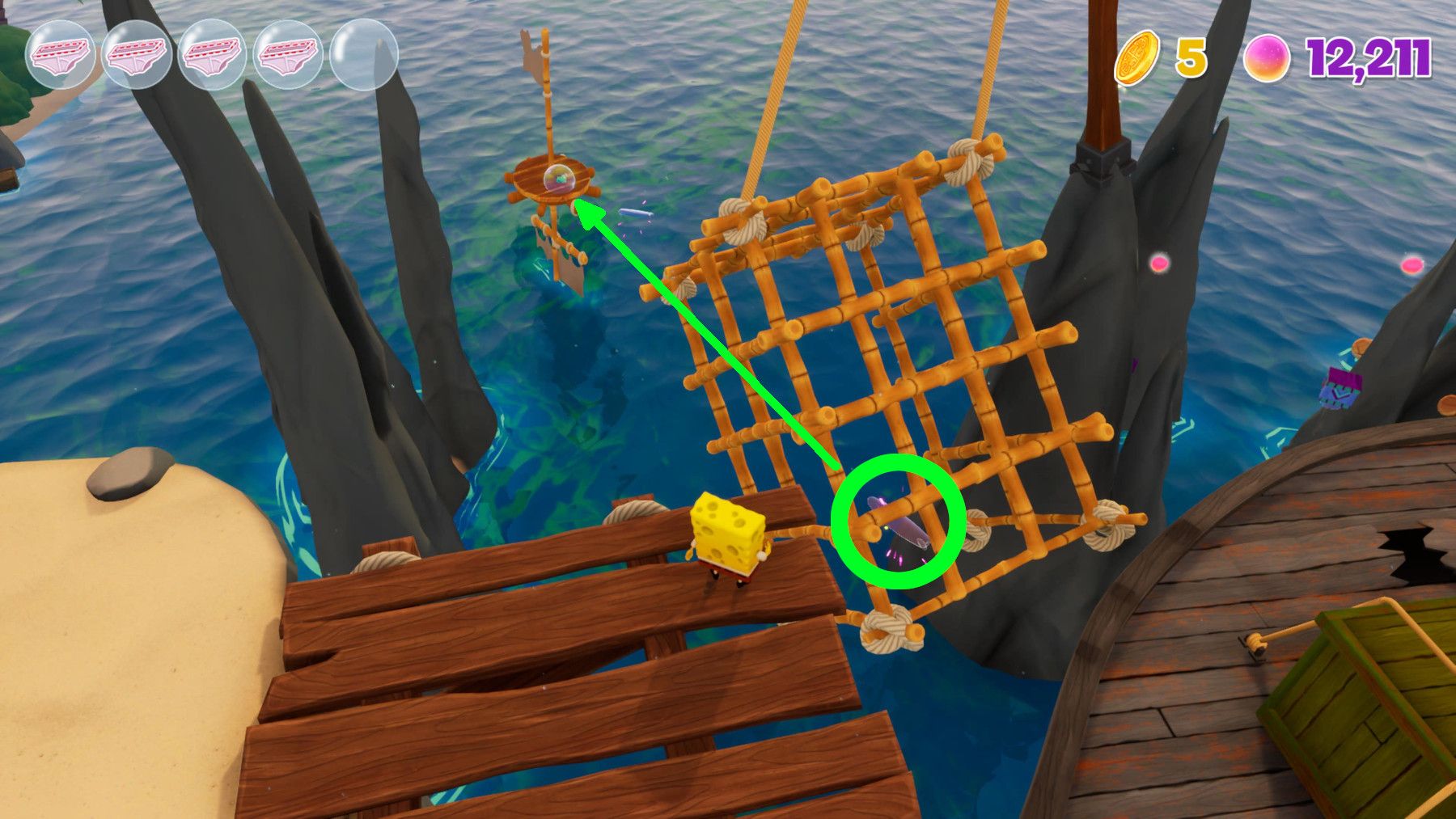Click the pink orb floating near the right rocks
The width and height of the screenshot is (1456, 819).
coord(1160,260)
